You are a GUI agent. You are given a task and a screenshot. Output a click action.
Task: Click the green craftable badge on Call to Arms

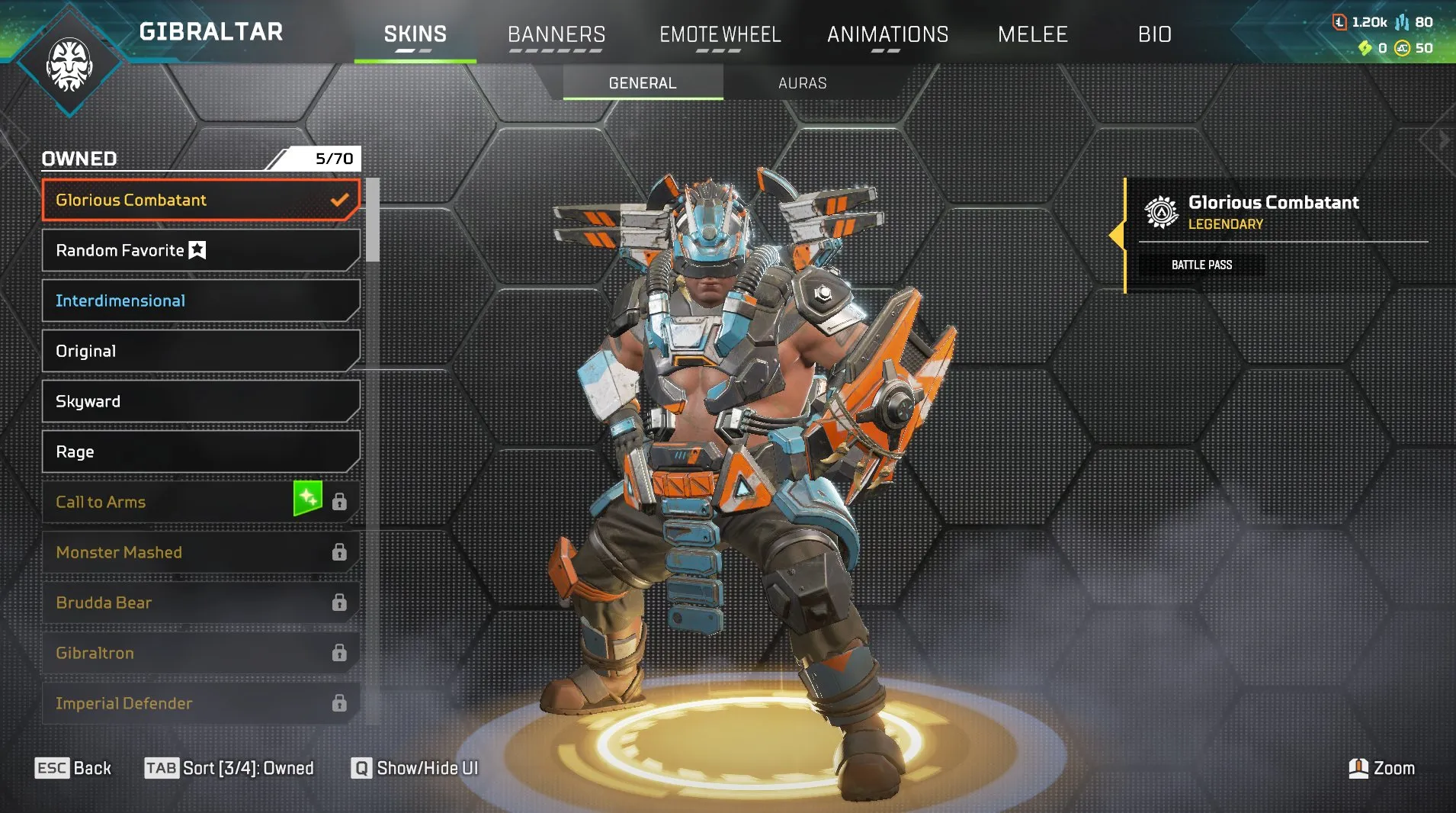tap(308, 501)
